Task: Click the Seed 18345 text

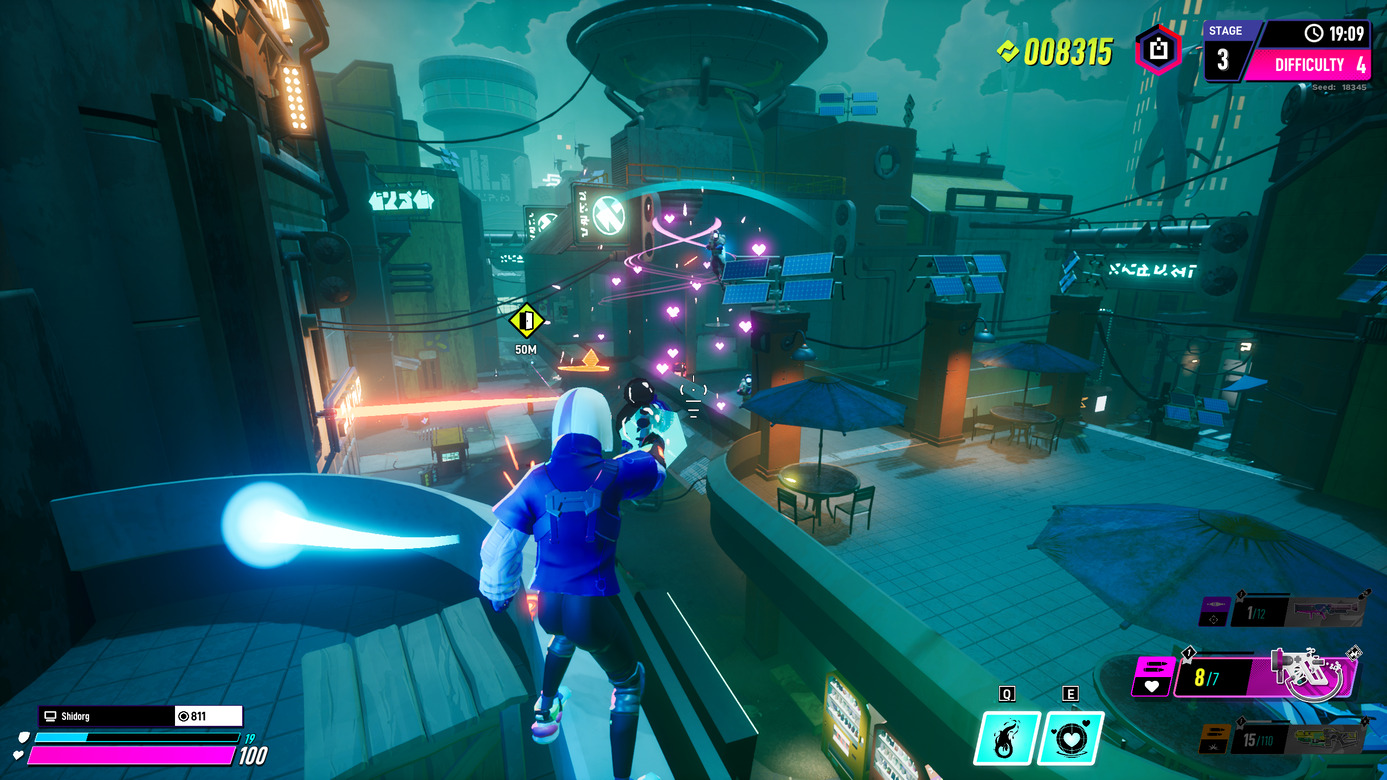Action: [1340, 87]
